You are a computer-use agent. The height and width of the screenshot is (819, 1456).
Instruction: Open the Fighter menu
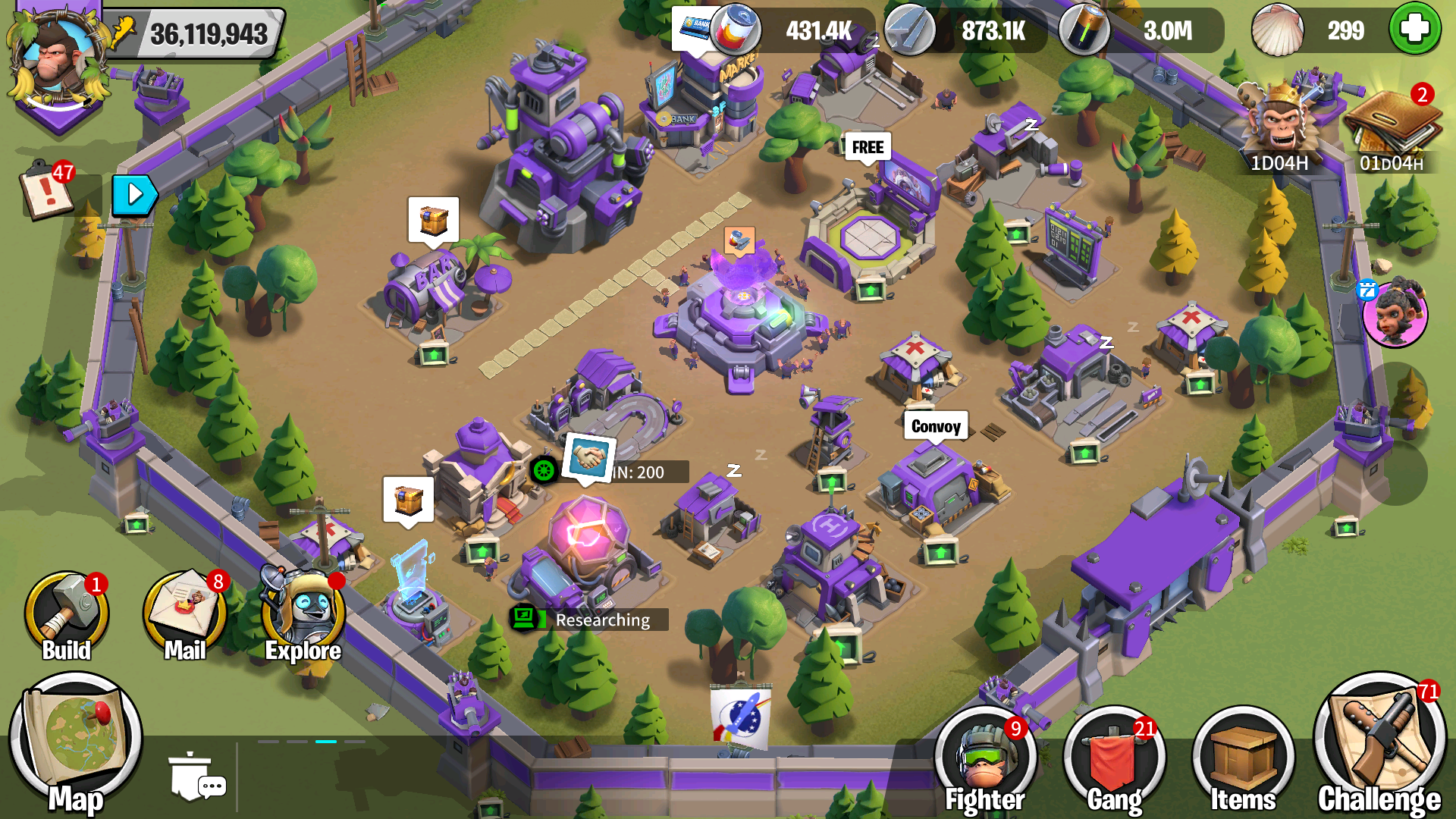[985, 758]
